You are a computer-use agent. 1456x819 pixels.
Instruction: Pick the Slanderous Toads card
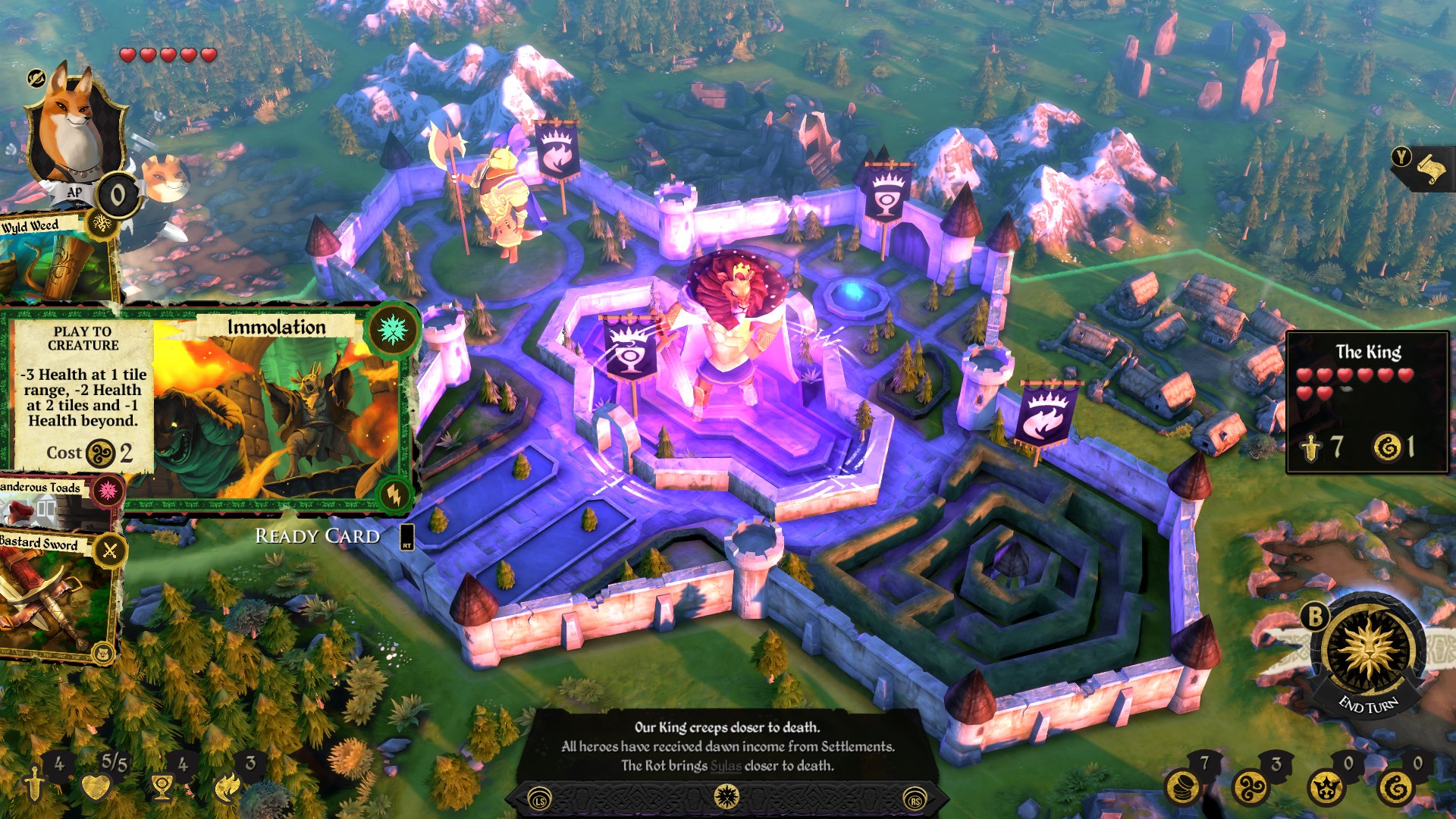click(53, 502)
